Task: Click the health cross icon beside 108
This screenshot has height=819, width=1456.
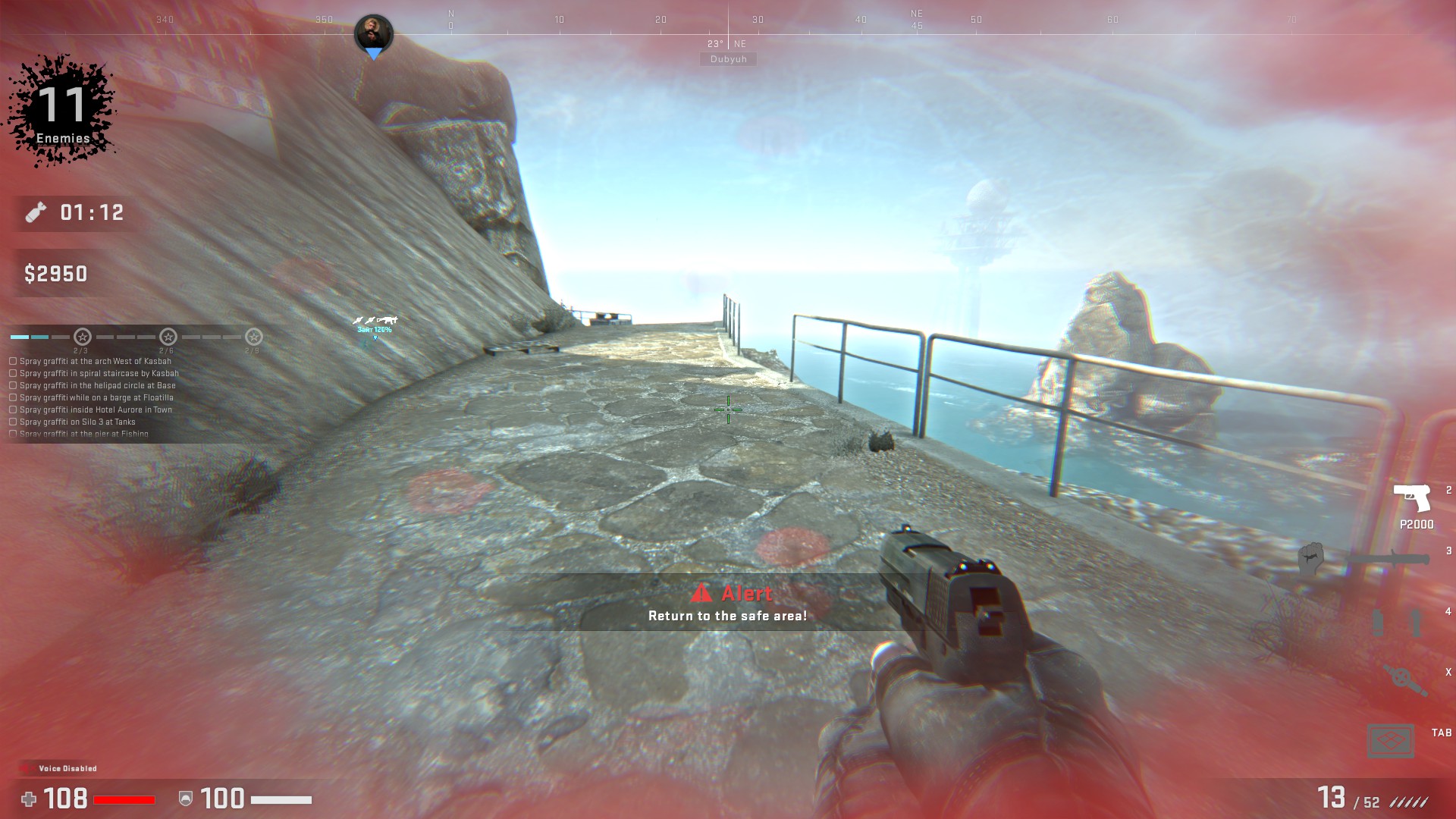Action: point(29,799)
